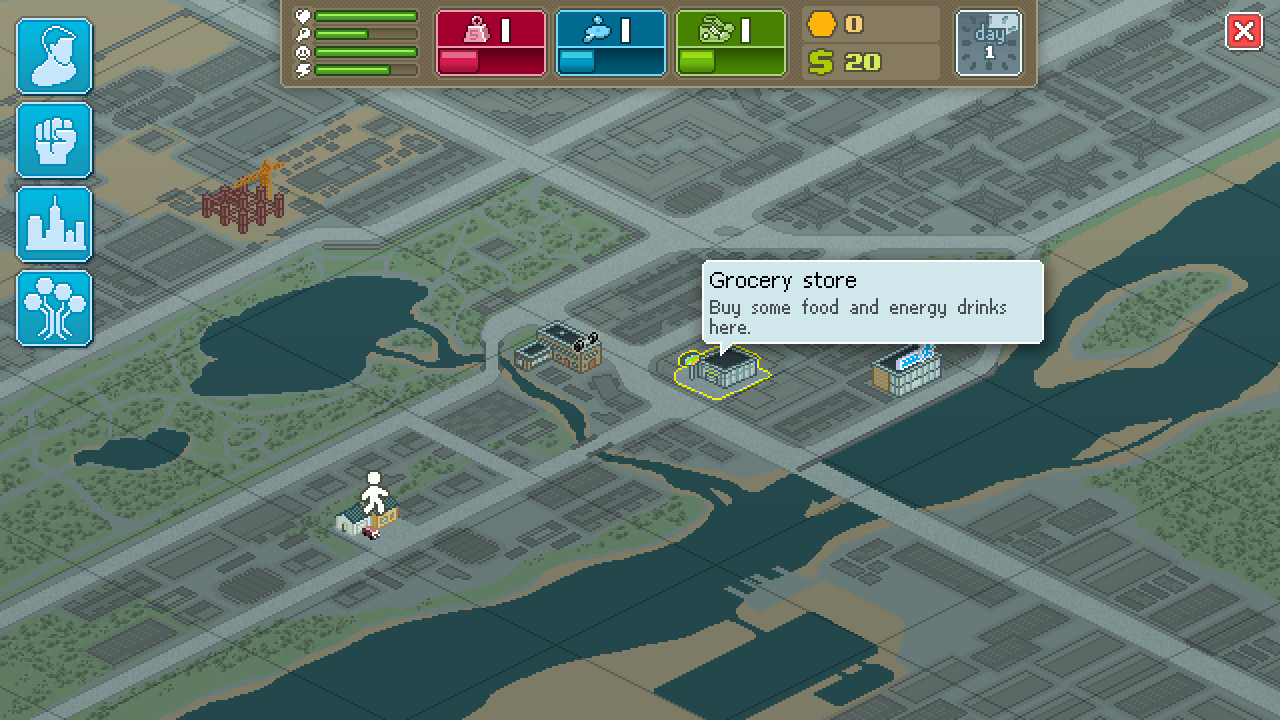The image size is (1280, 720).
Task: Select the factory with smokestacks
Action: click(x=558, y=348)
